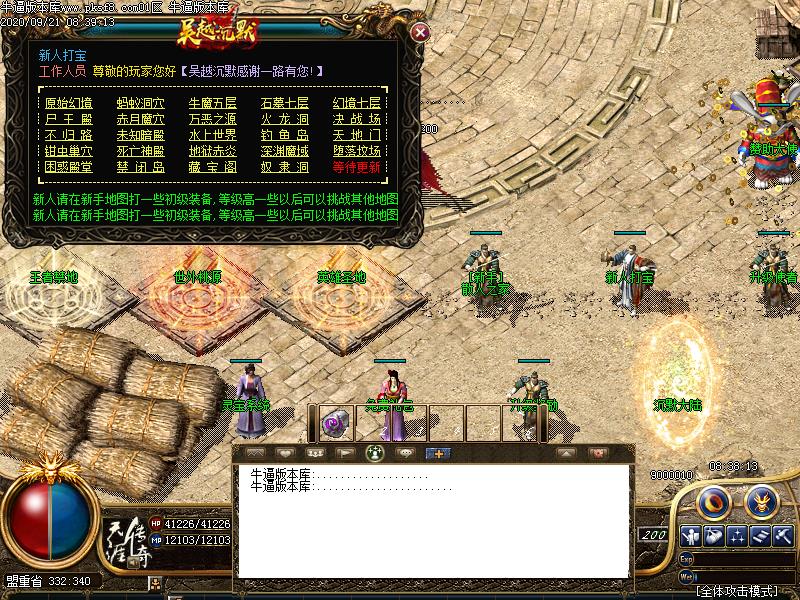This screenshot has height=600, width=800.
Task: Teleport to 牛魔五层
Action: [213, 103]
